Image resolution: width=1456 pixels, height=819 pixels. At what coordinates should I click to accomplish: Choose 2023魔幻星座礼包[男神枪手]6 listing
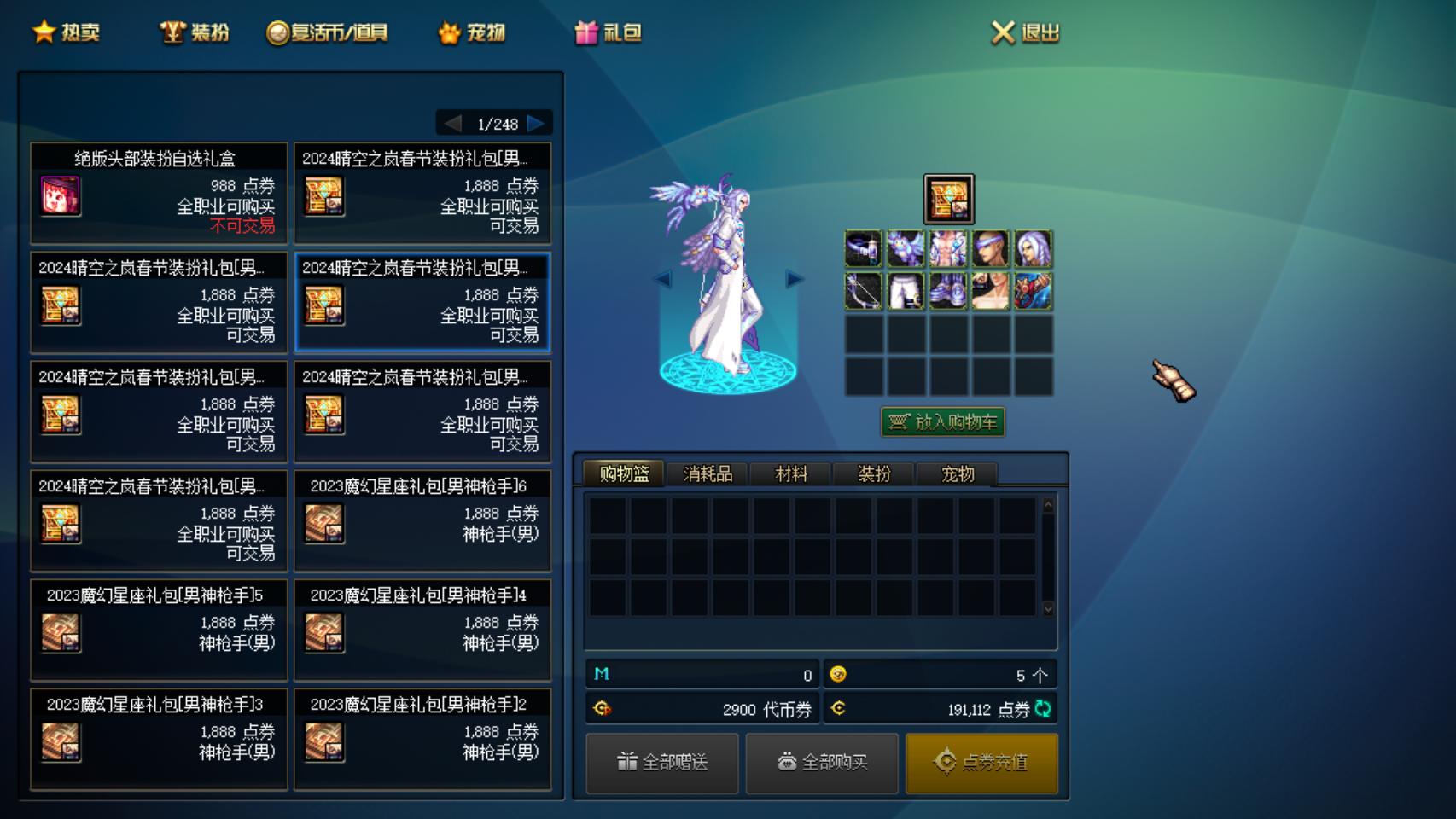point(422,521)
